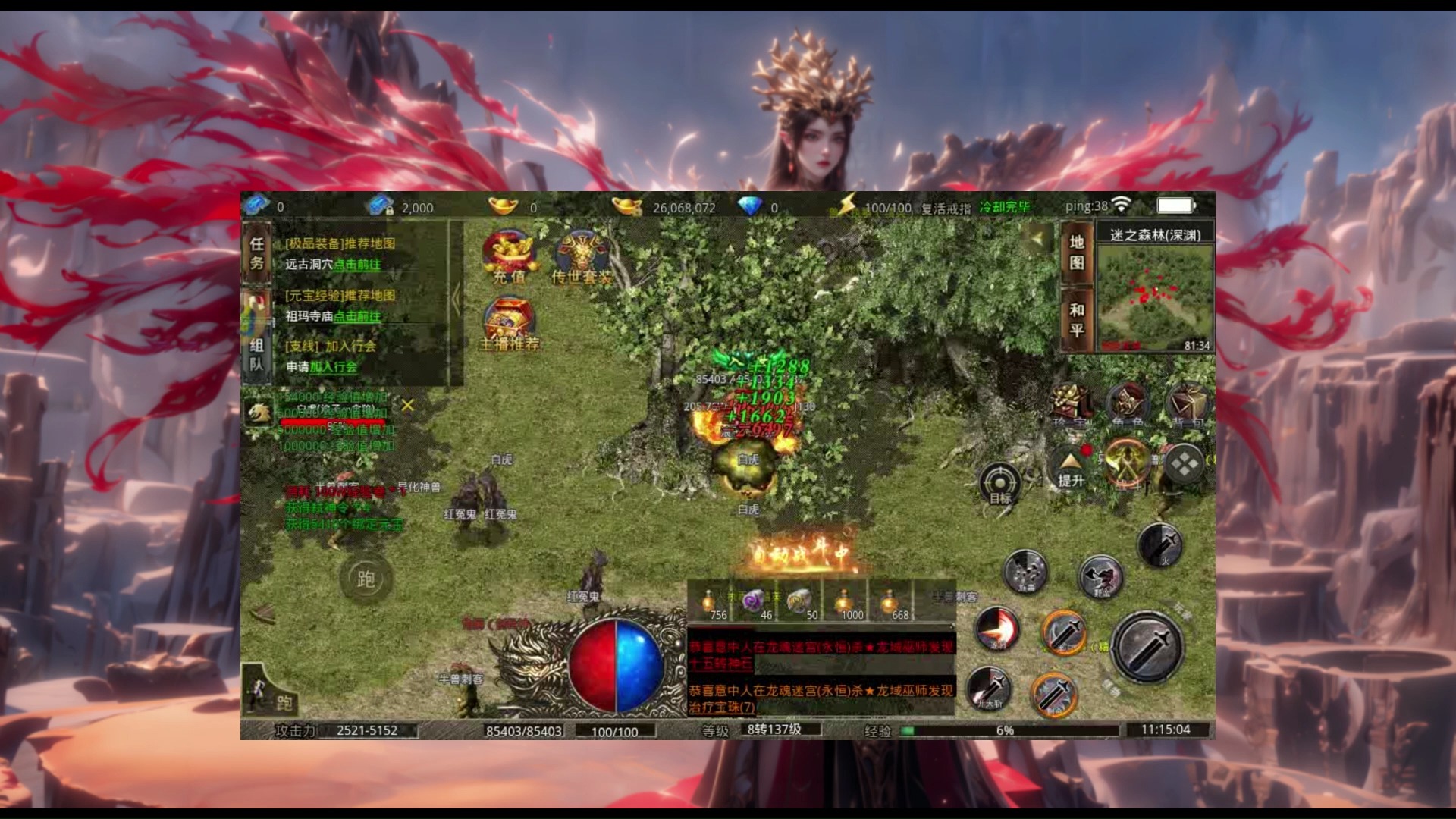Tap the 目标 target selection button
Image resolution: width=1456 pixels, height=819 pixels.
1000,485
